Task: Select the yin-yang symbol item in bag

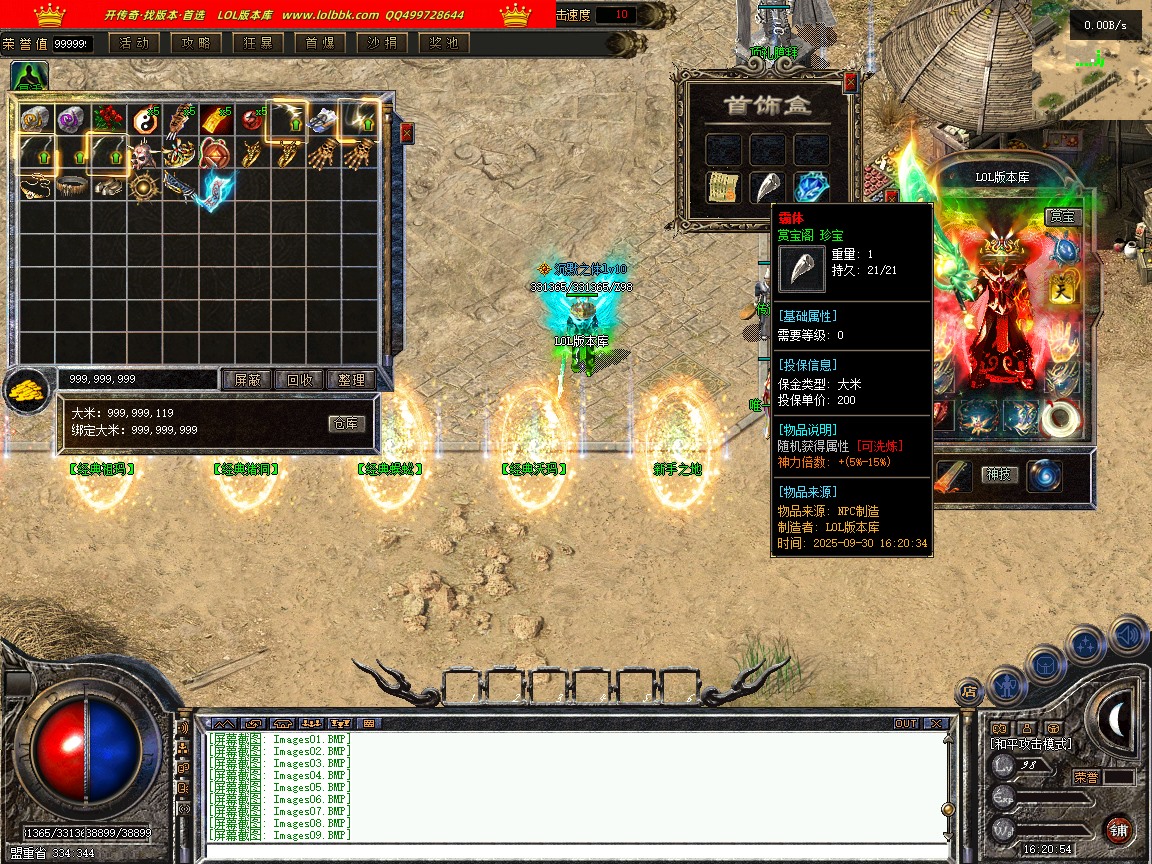Action: 144,120
